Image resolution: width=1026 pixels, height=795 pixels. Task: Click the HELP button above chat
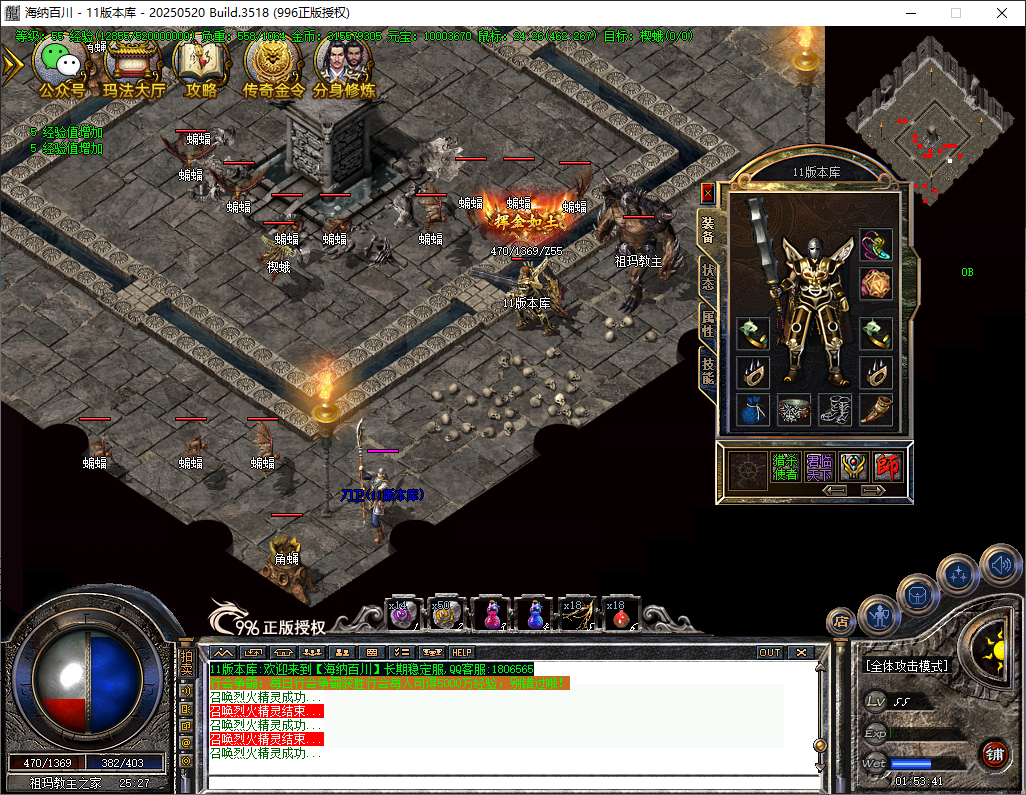coord(462,652)
